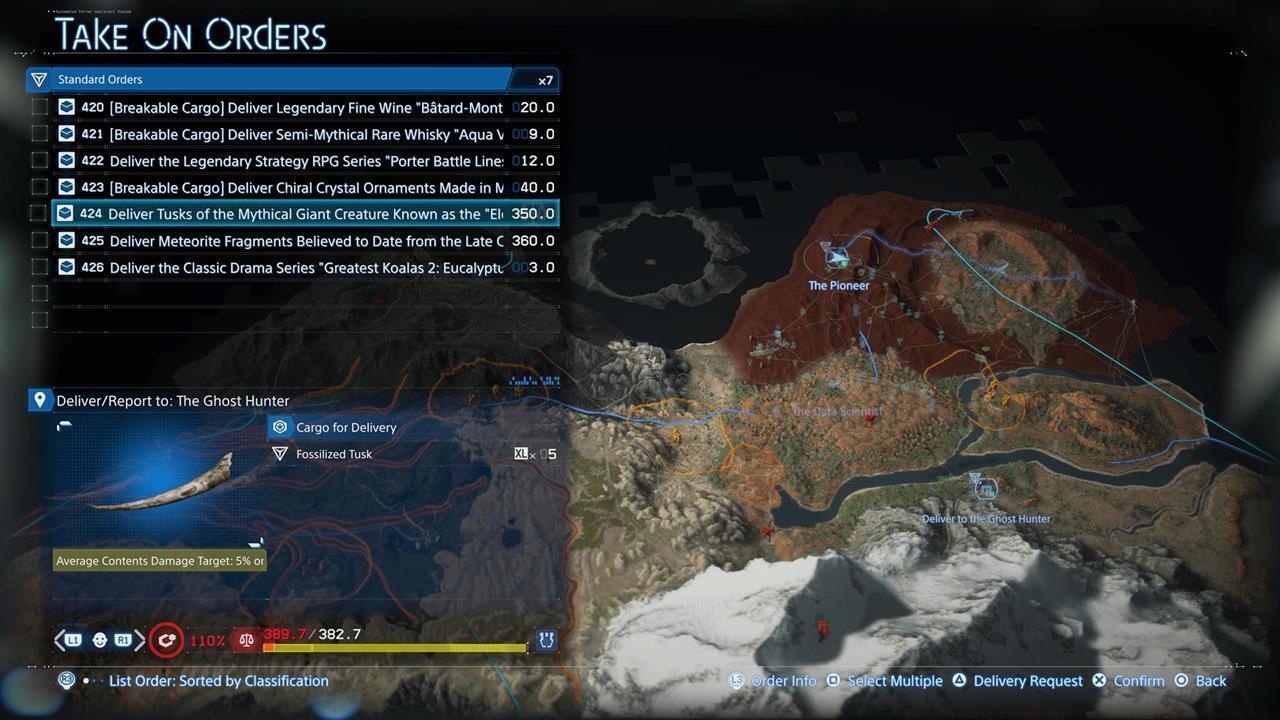Click the right arrow after R1
The image size is (1280, 720).
(140, 639)
